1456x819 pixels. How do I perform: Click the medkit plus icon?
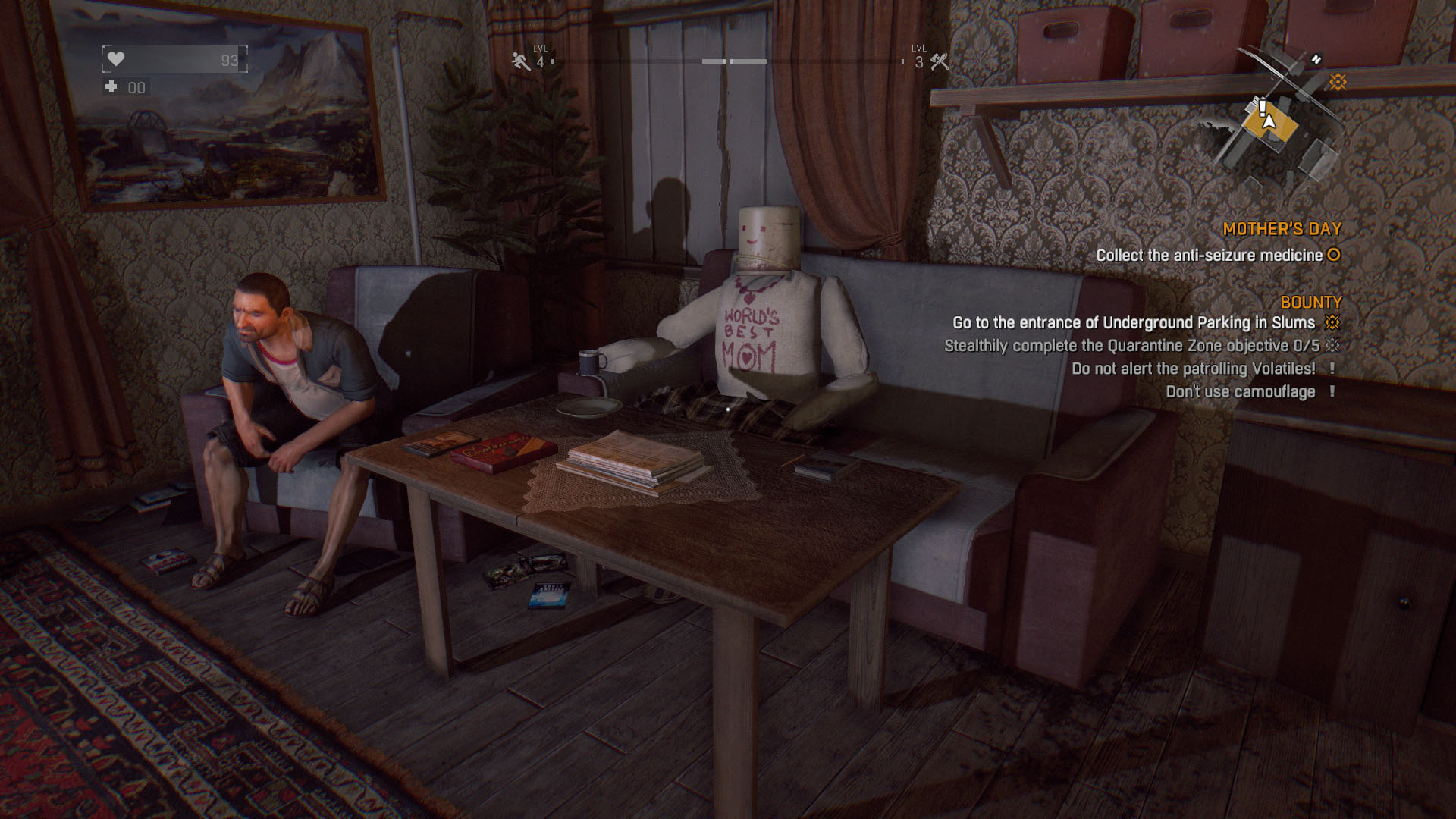111,87
